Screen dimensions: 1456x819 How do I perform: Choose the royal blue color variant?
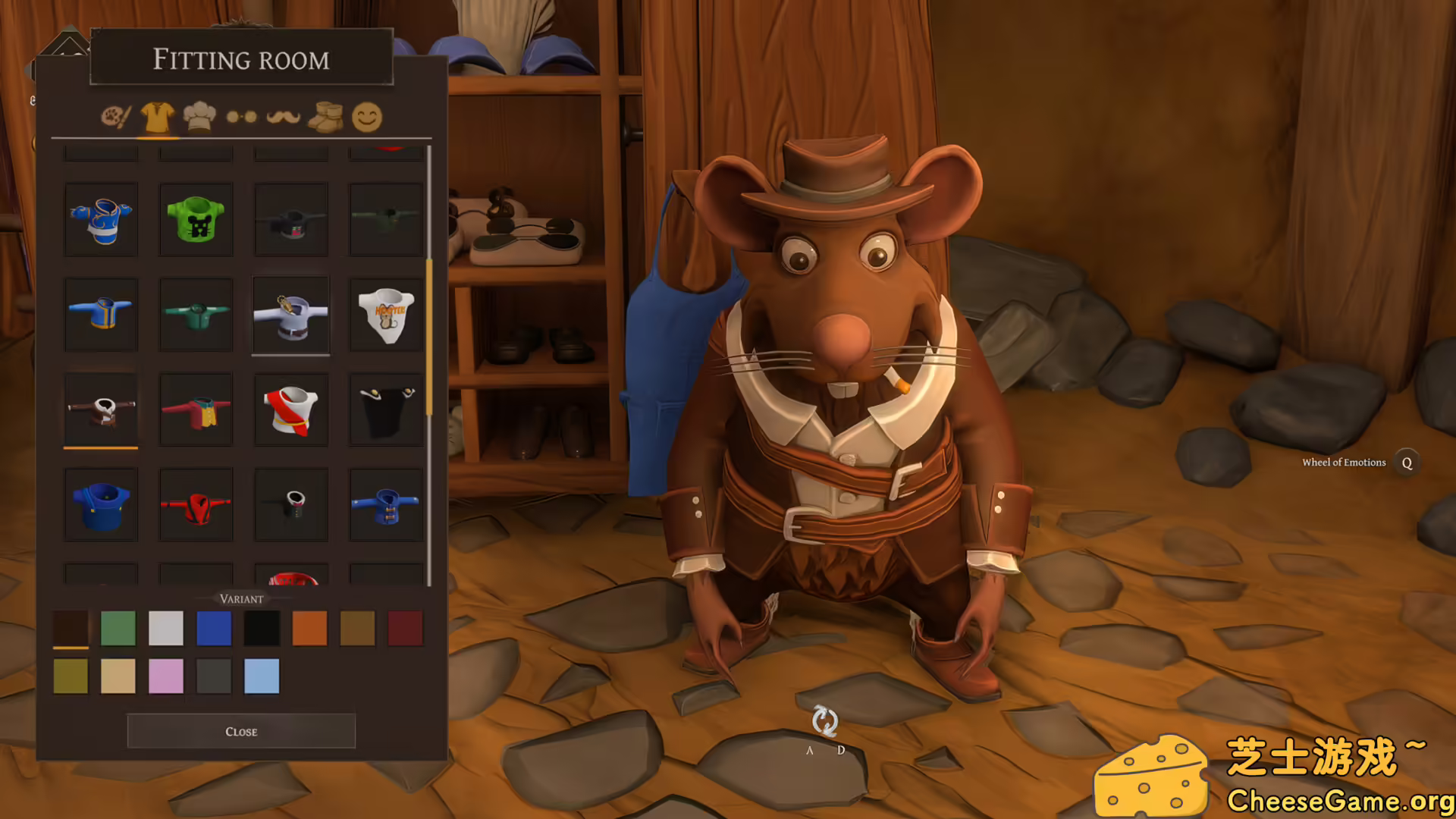coord(214,629)
